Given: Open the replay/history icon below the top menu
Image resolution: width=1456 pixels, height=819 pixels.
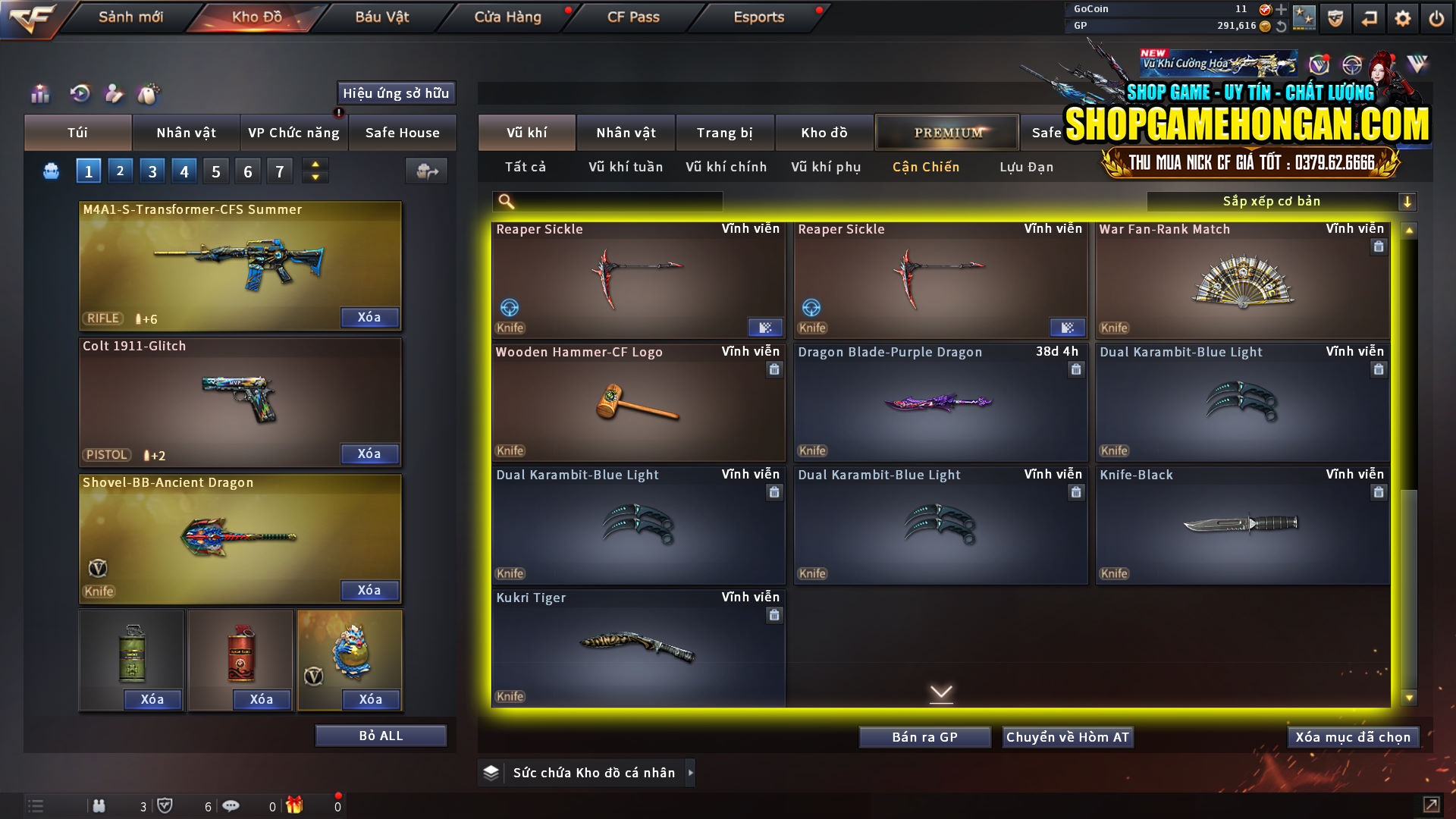Looking at the screenshot, I should coord(79,94).
